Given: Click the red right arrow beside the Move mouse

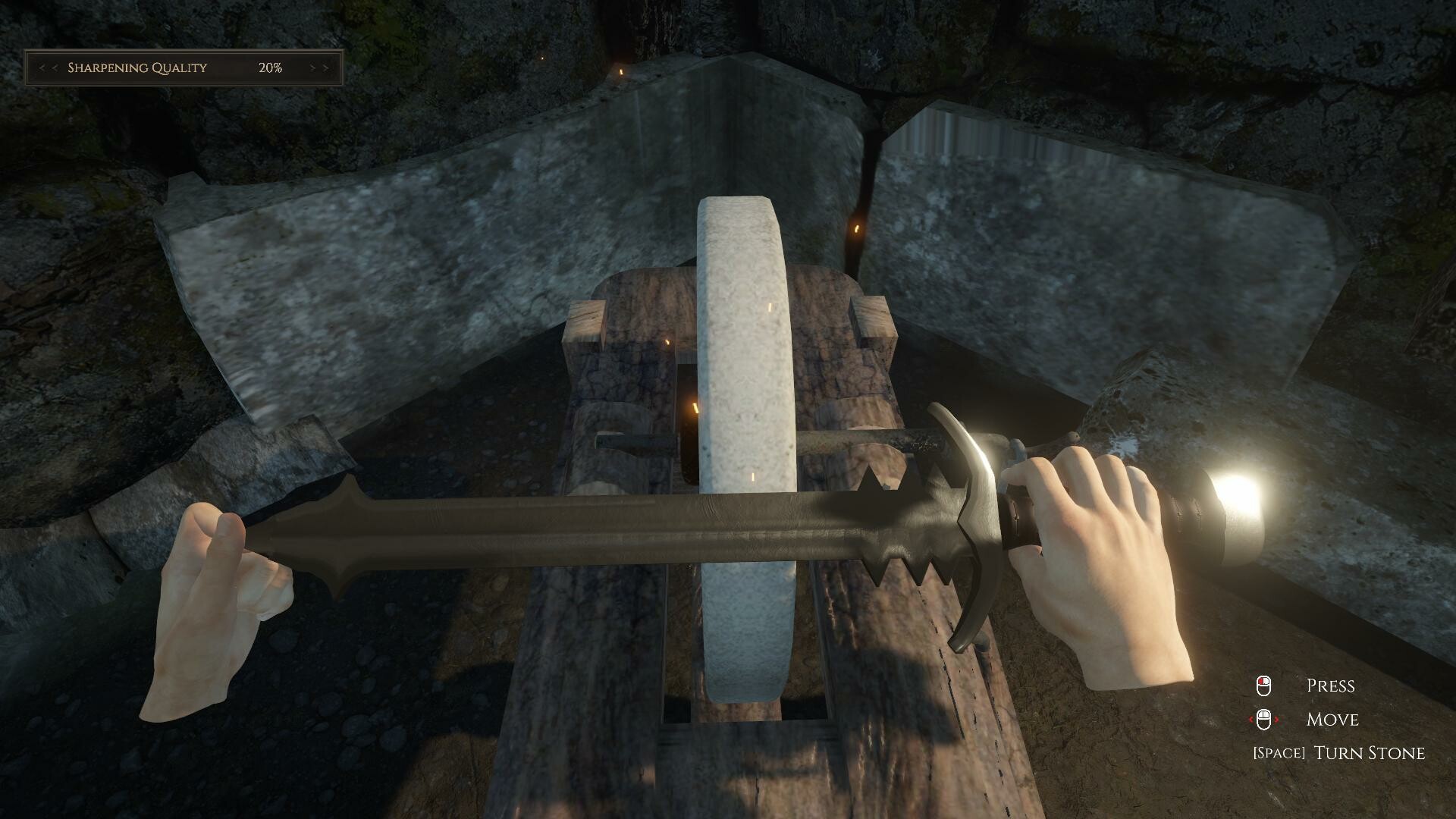Looking at the screenshot, I should (x=1276, y=720).
